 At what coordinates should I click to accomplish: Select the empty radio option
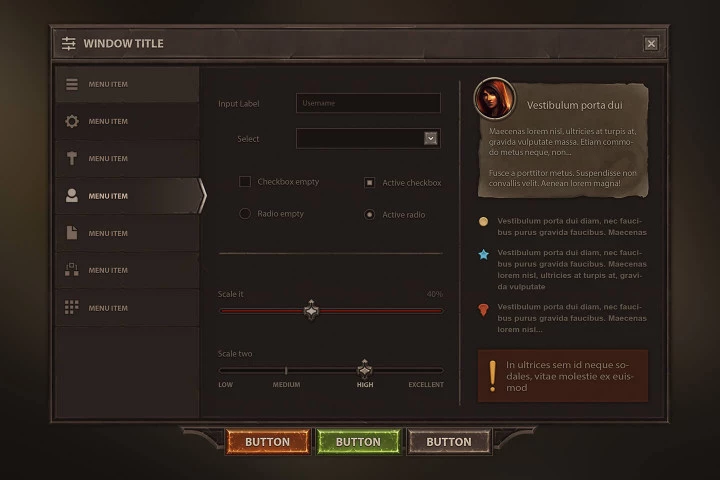[x=245, y=214]
